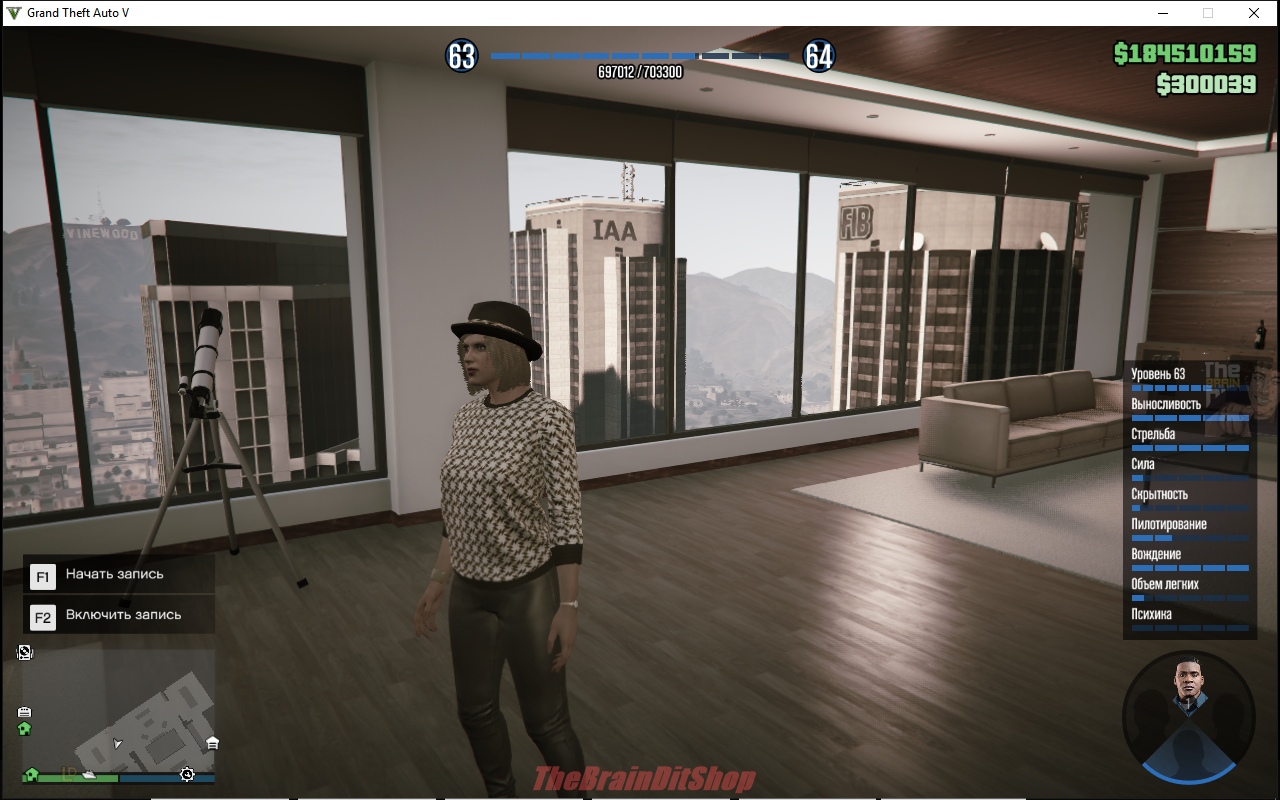Viewport: 1280px width, 800px height.
Task: Select the gear-and-wrench marker on the minimap
Action: tap(187, 774)
